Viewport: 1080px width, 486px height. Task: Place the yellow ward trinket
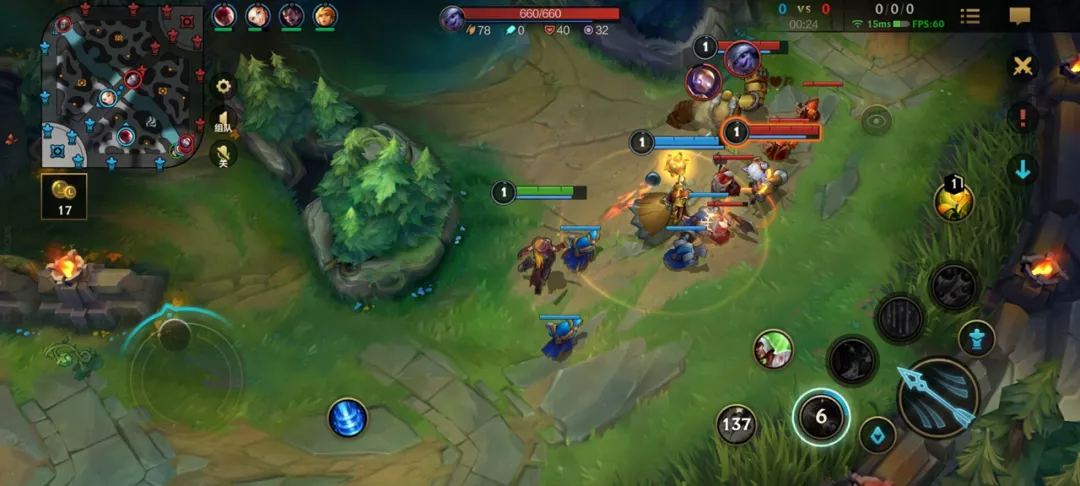[953, 201]
